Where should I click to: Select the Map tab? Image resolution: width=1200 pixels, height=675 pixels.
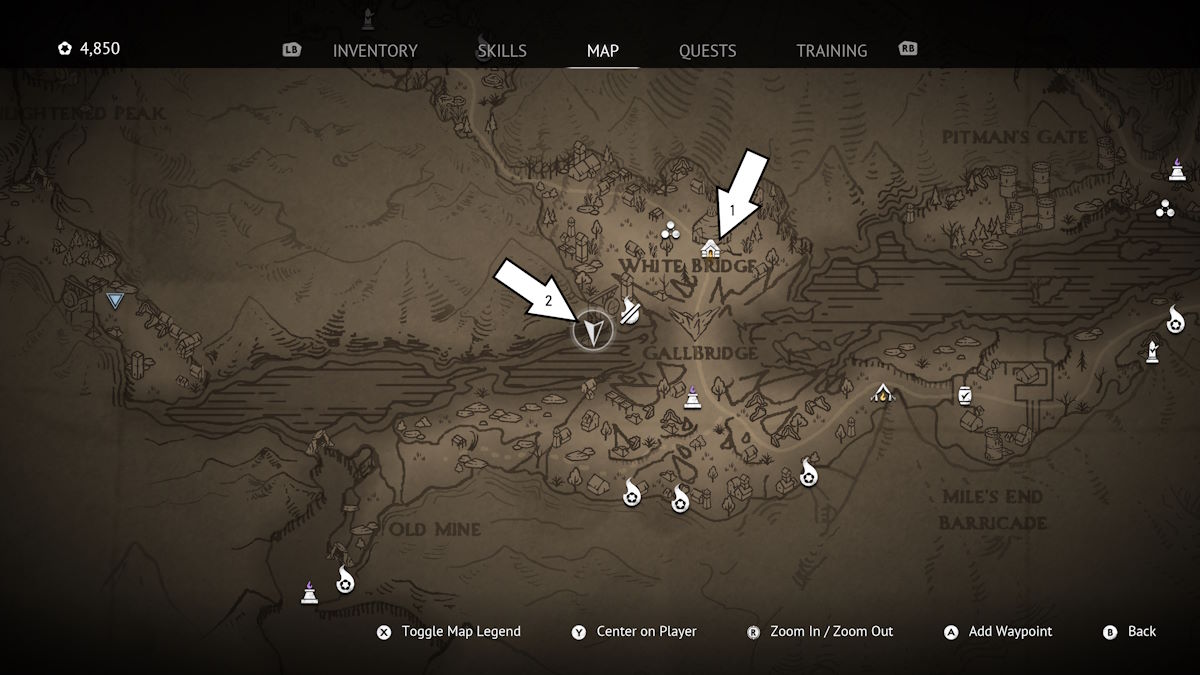coord(603,50)
